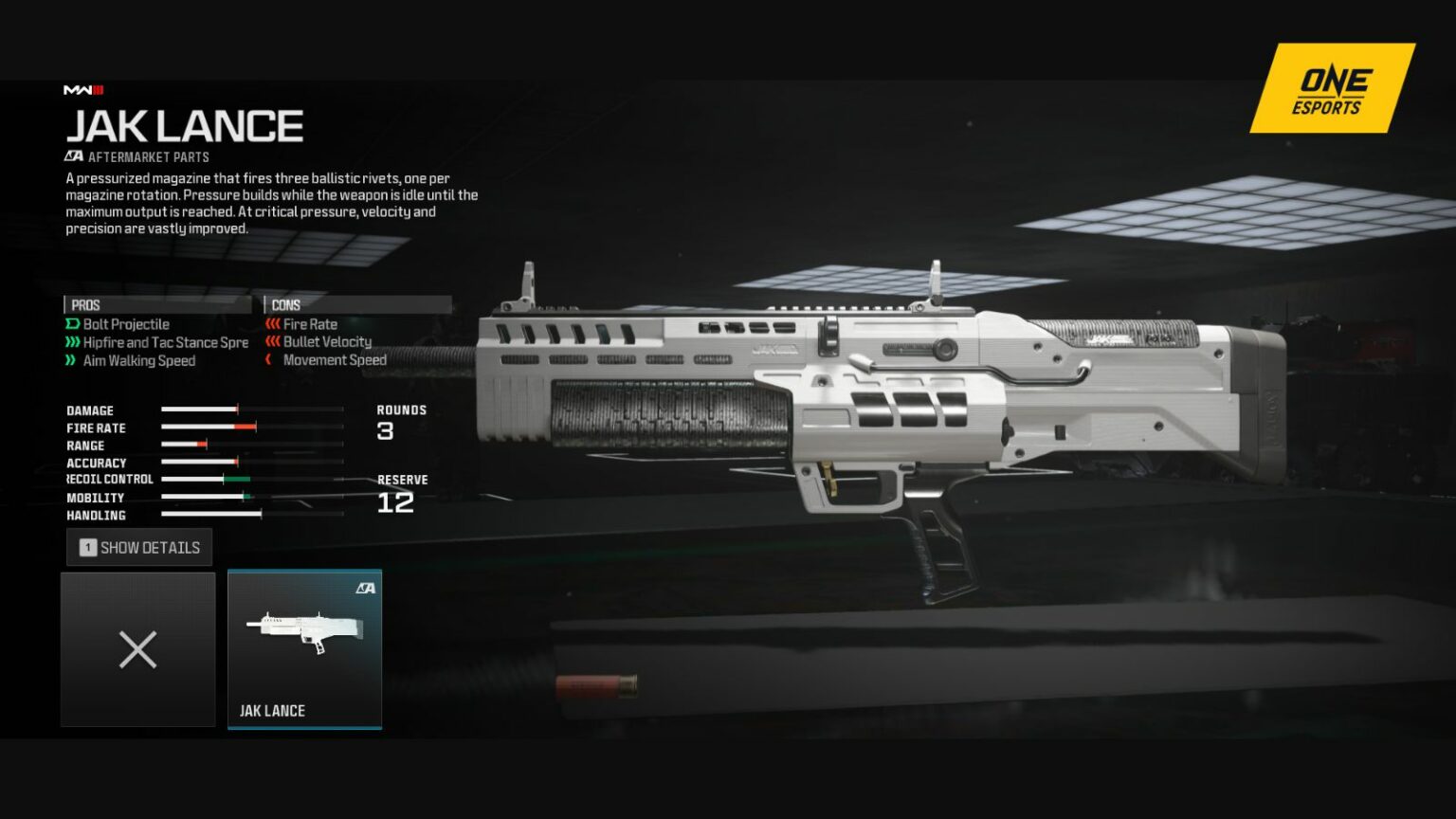Click the ROUNDS label showing 3
The width and height of the screenshot is (1456, 819).
tap(402, 409)
